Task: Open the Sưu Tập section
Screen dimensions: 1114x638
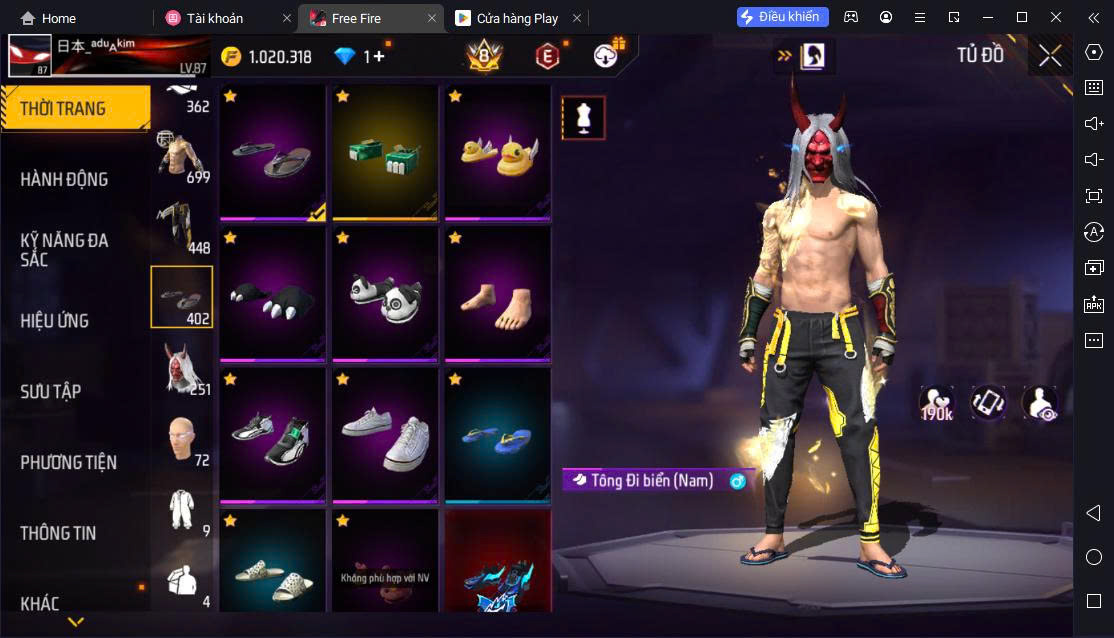Action: pyautogui.click(x=51, y=391)
